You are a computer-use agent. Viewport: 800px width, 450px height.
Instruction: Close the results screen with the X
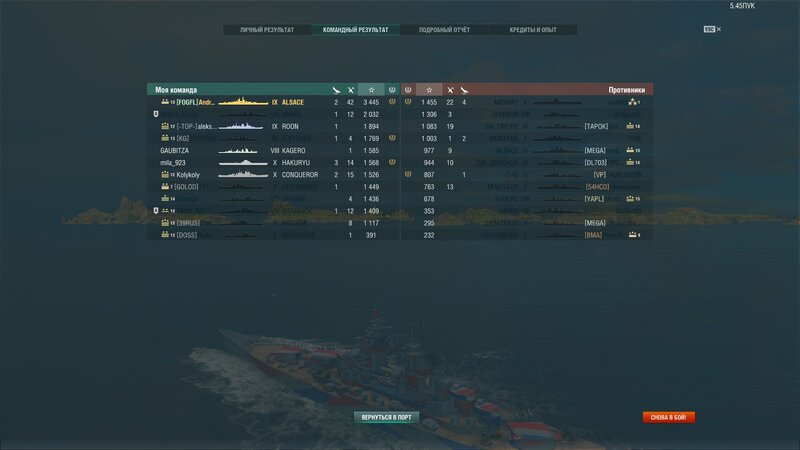point(718,30)
